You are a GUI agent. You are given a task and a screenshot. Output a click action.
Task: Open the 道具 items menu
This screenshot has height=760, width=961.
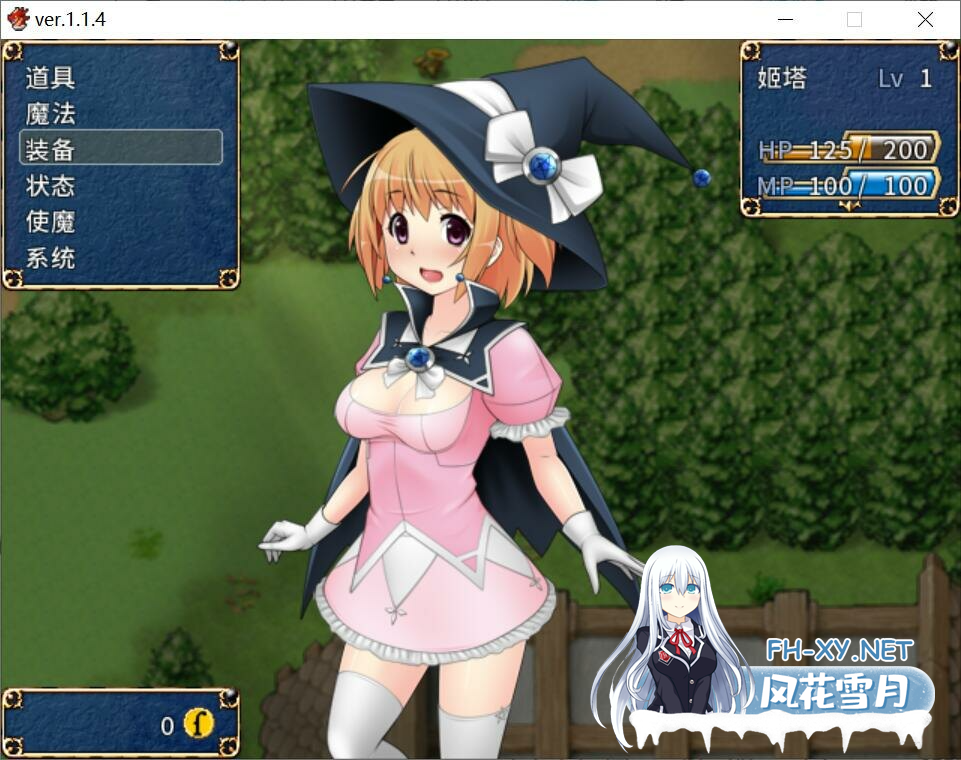[x=51, y=77]
